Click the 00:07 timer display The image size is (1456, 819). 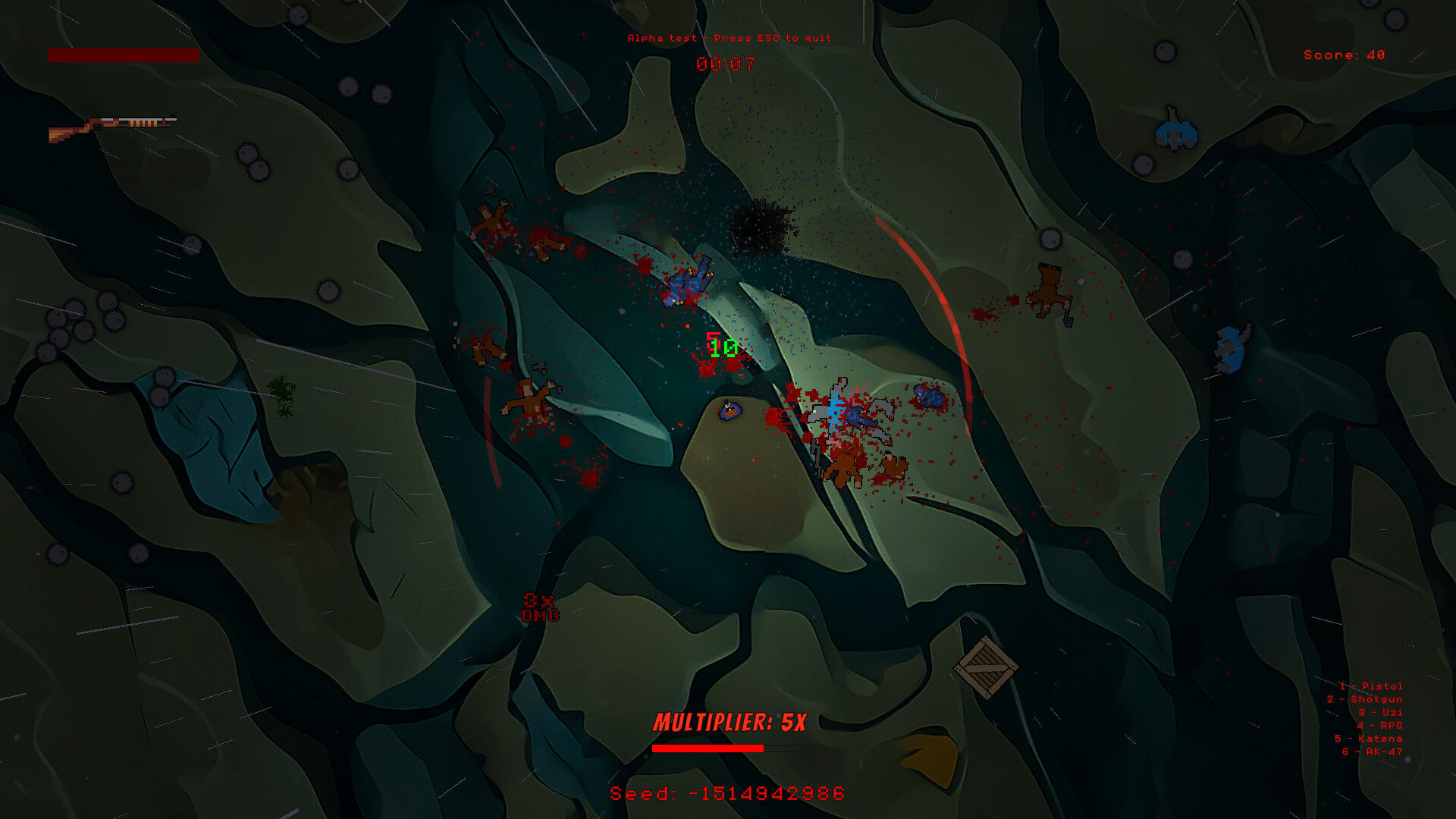pyautogui.click(x=726, y=62)
